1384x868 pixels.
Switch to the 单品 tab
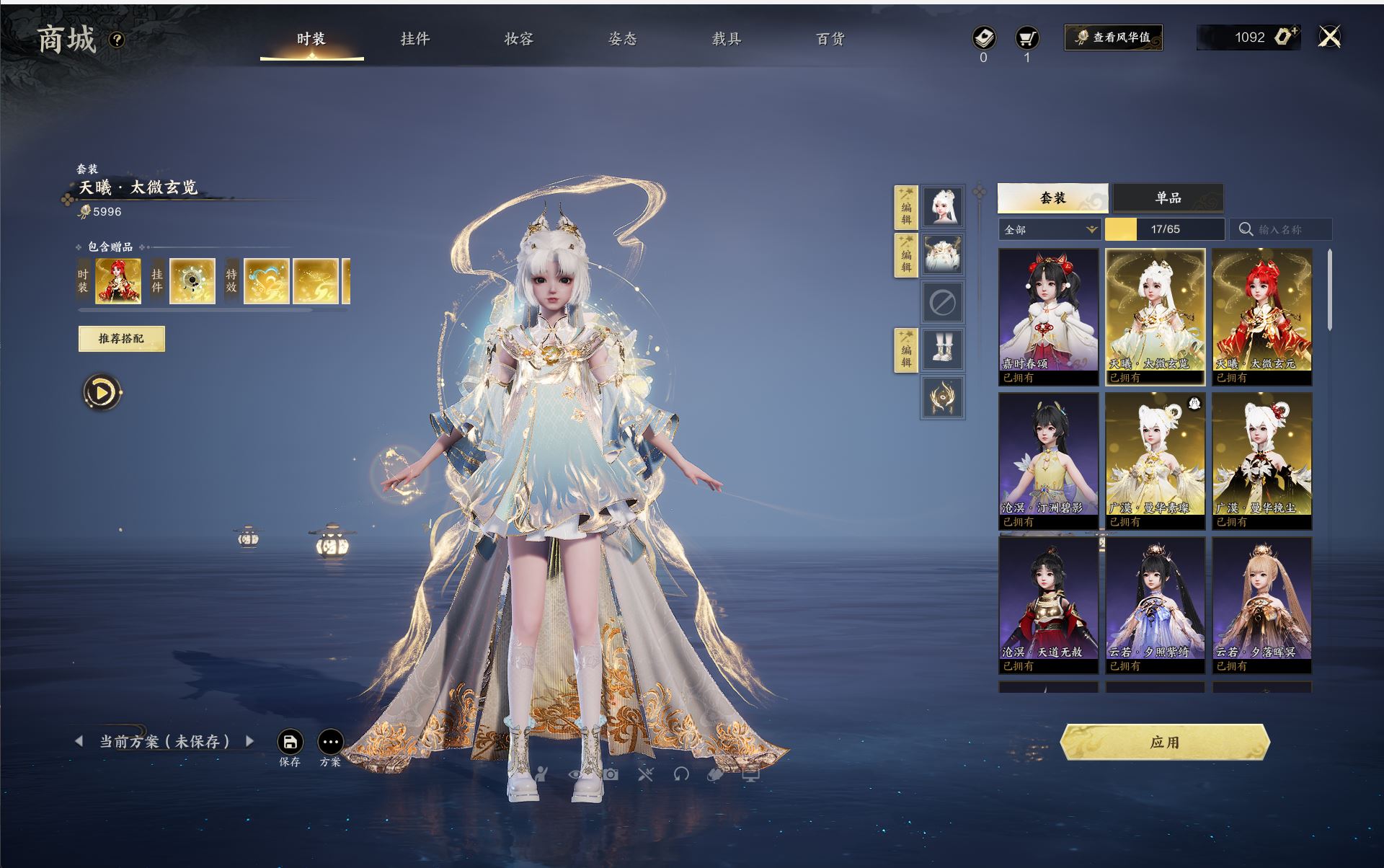coord(1168,198)
